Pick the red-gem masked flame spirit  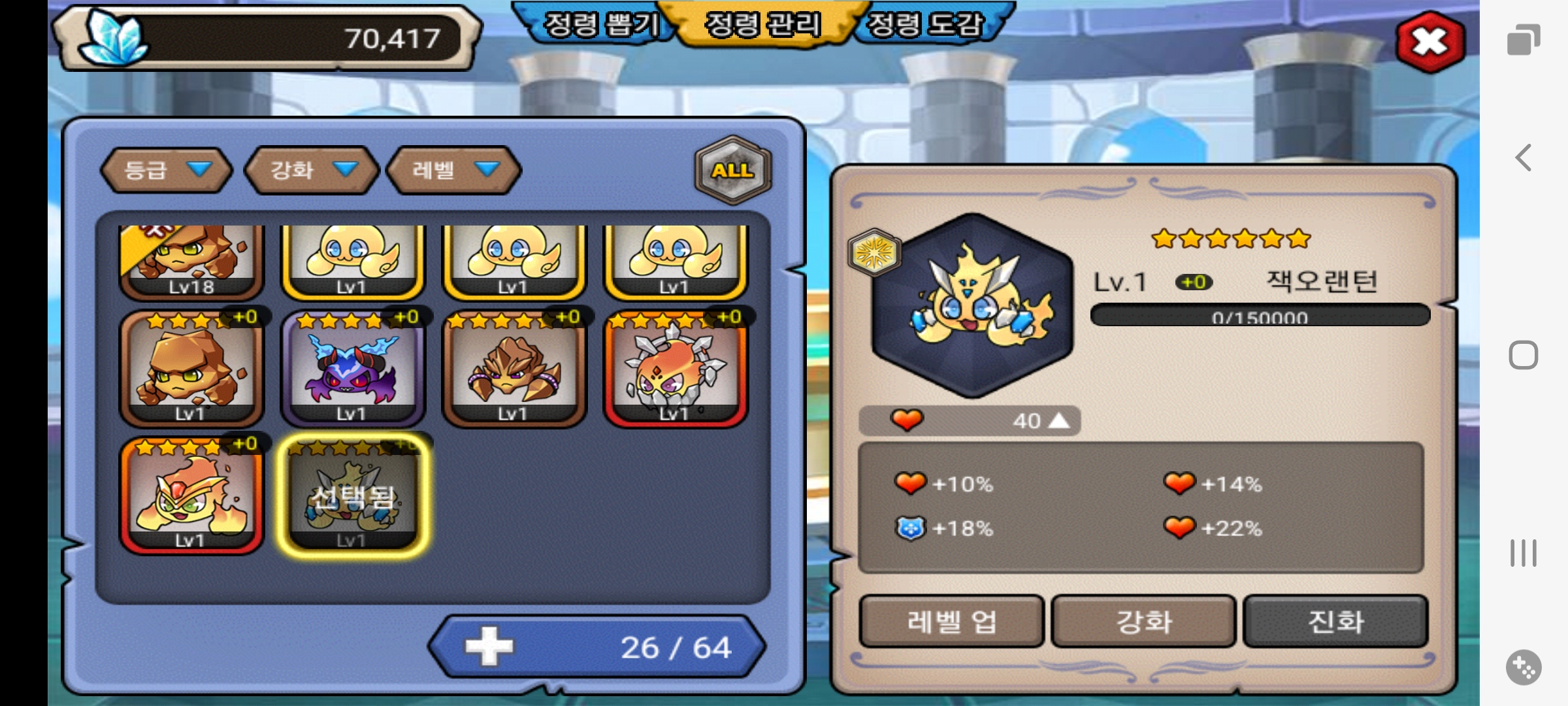(x=191, y=496)
